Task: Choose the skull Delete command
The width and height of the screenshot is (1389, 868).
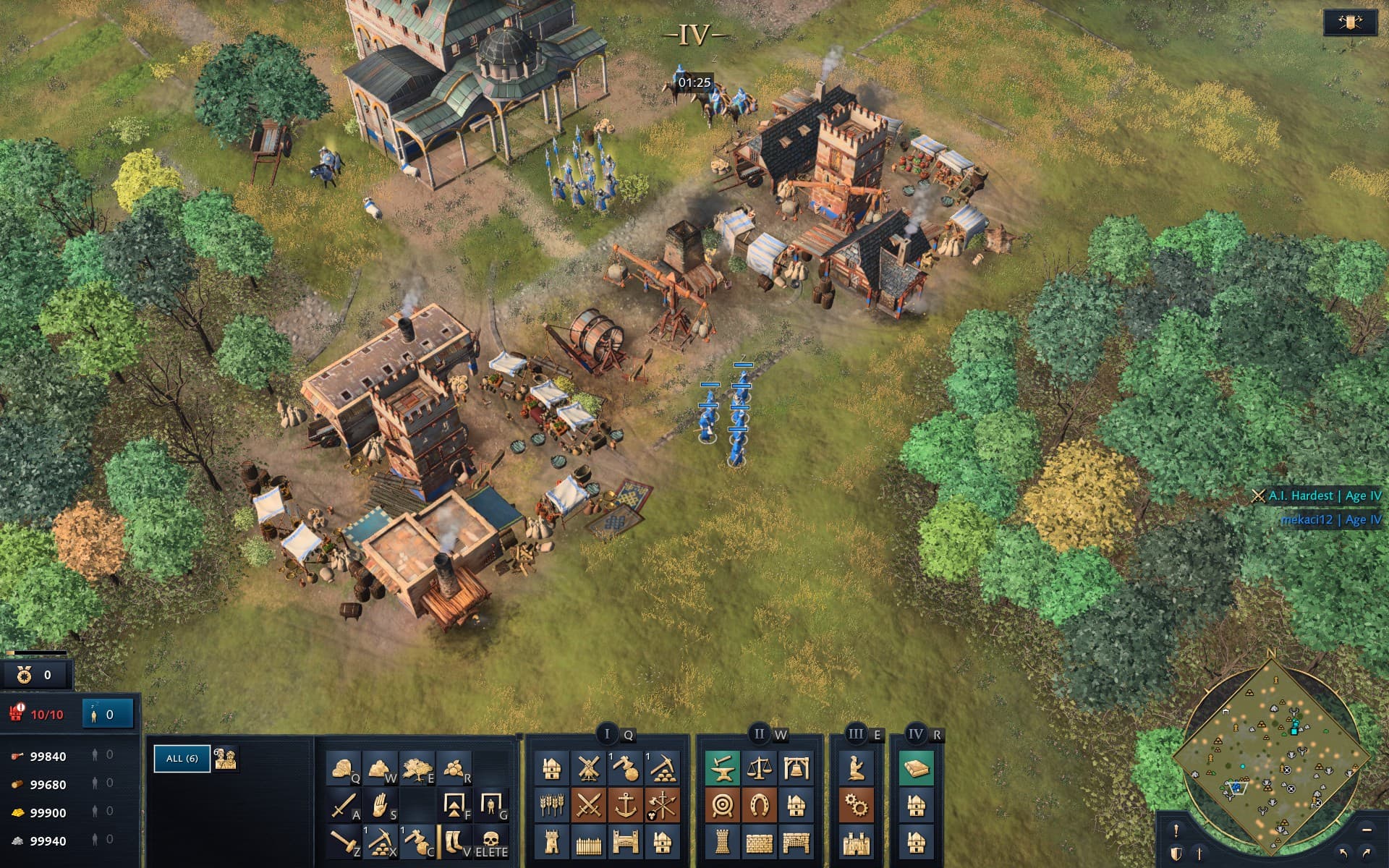Action: tap(491, 842)
